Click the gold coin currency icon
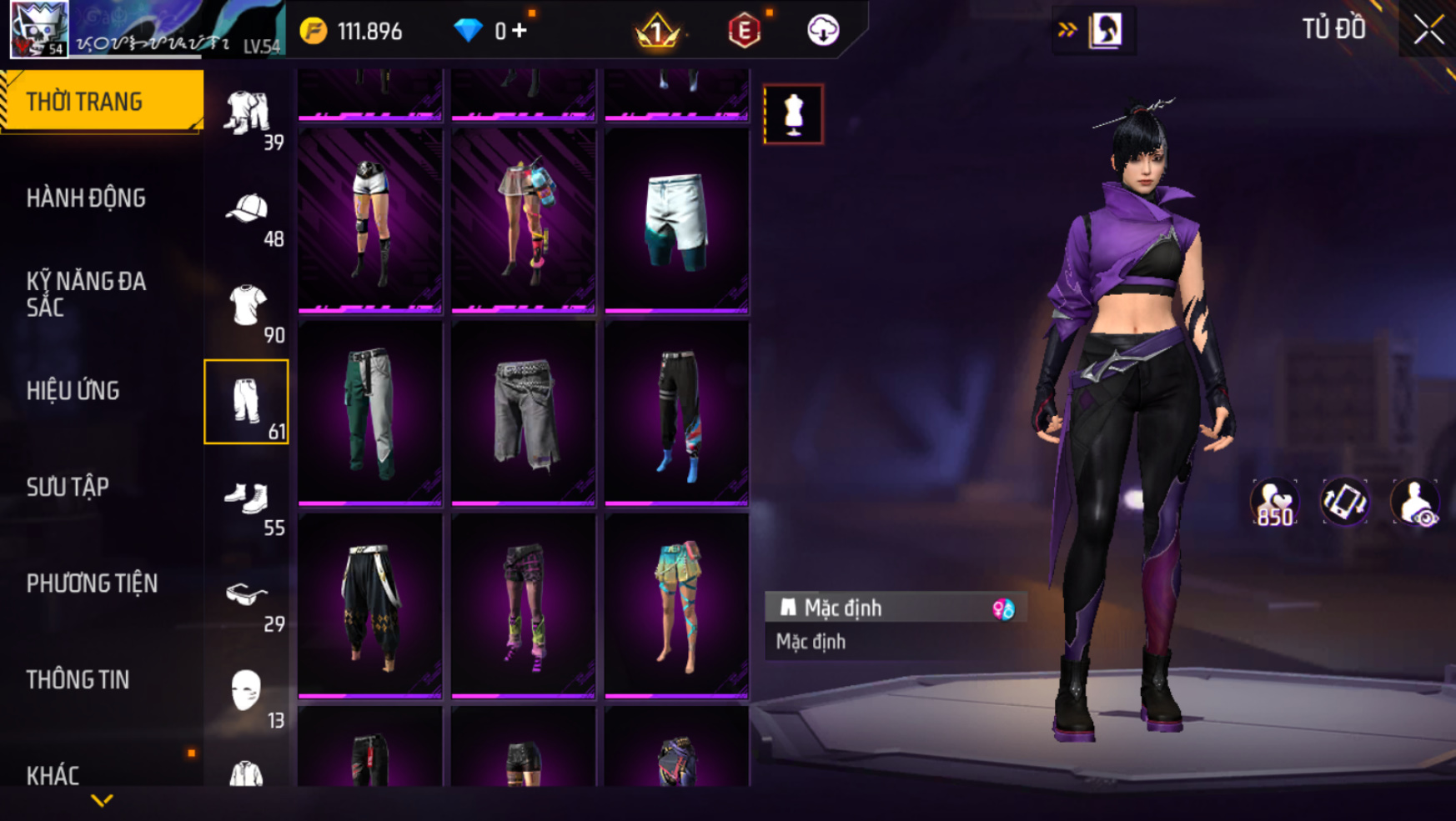The width and height of the screenshot is (1456, 821). (314, 32)
